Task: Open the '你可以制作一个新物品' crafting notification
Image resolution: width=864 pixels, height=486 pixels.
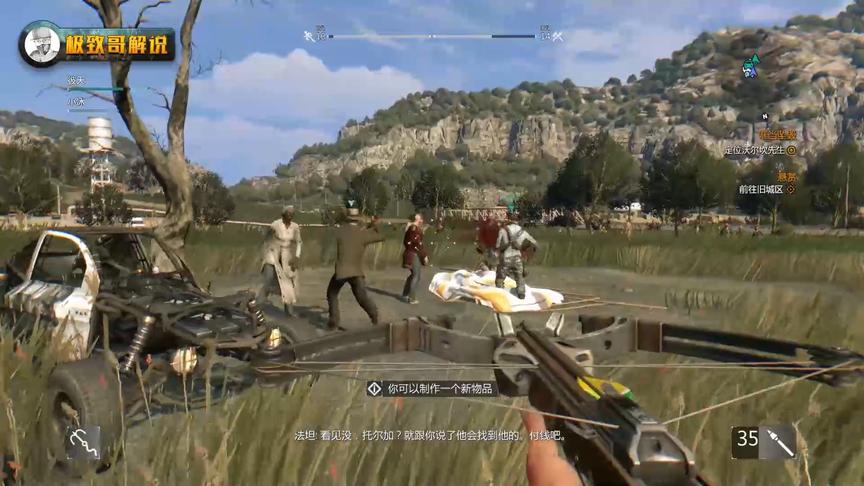Action: pos(431,388)
